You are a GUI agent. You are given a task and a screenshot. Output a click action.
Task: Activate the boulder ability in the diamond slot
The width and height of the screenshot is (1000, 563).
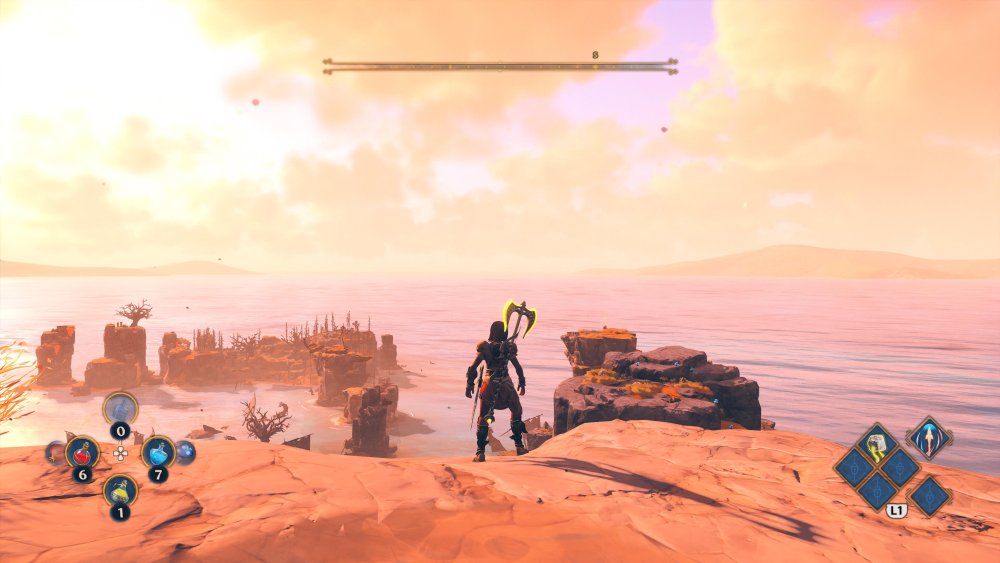(877, 444)
